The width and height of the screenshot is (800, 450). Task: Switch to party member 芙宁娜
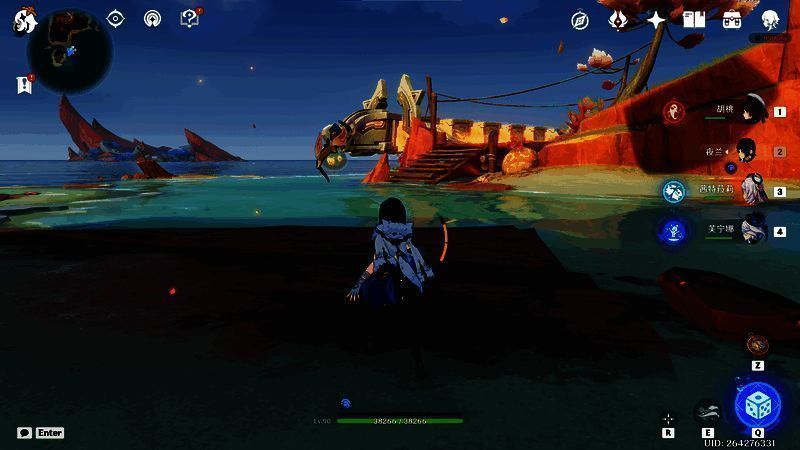click(x=745, y=231)
